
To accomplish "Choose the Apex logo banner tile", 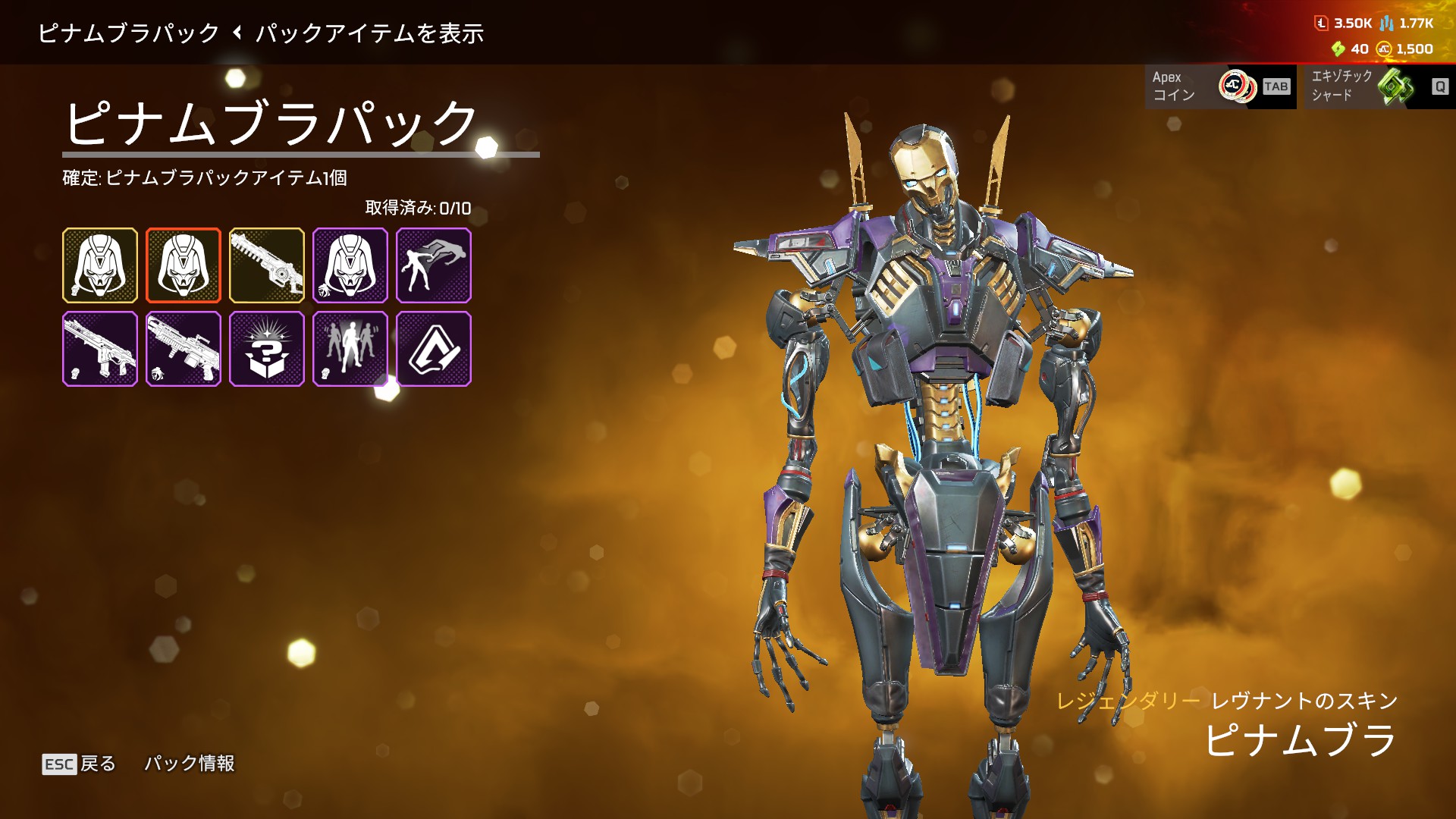I will click(x=434, y=349).
